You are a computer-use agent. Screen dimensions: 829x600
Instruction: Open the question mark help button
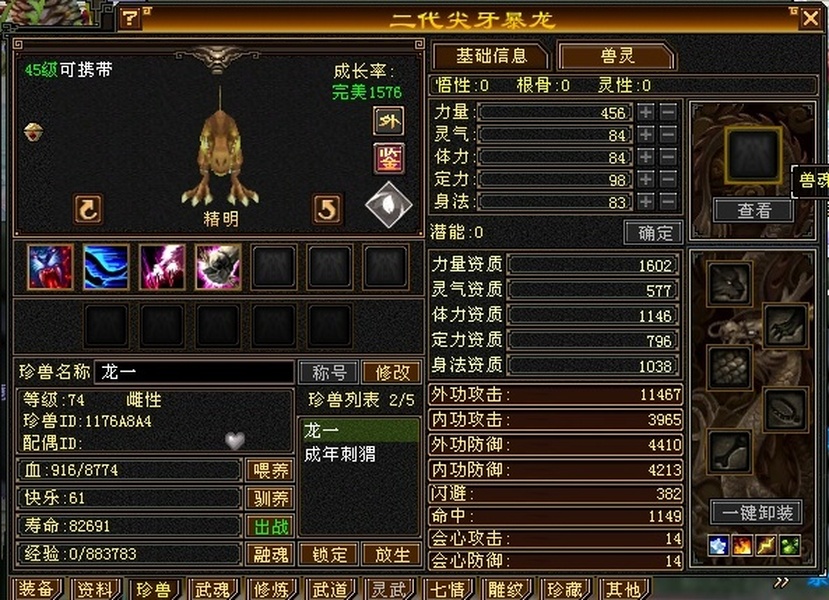tap(131, 18)
